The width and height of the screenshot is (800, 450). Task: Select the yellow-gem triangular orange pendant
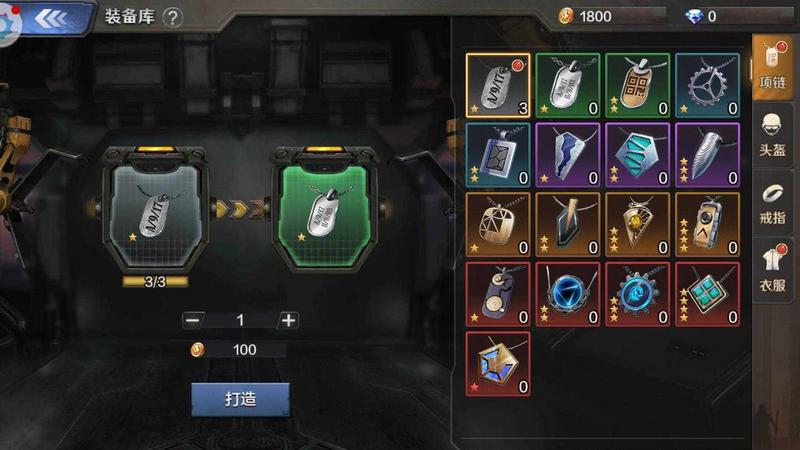(637, 225)
